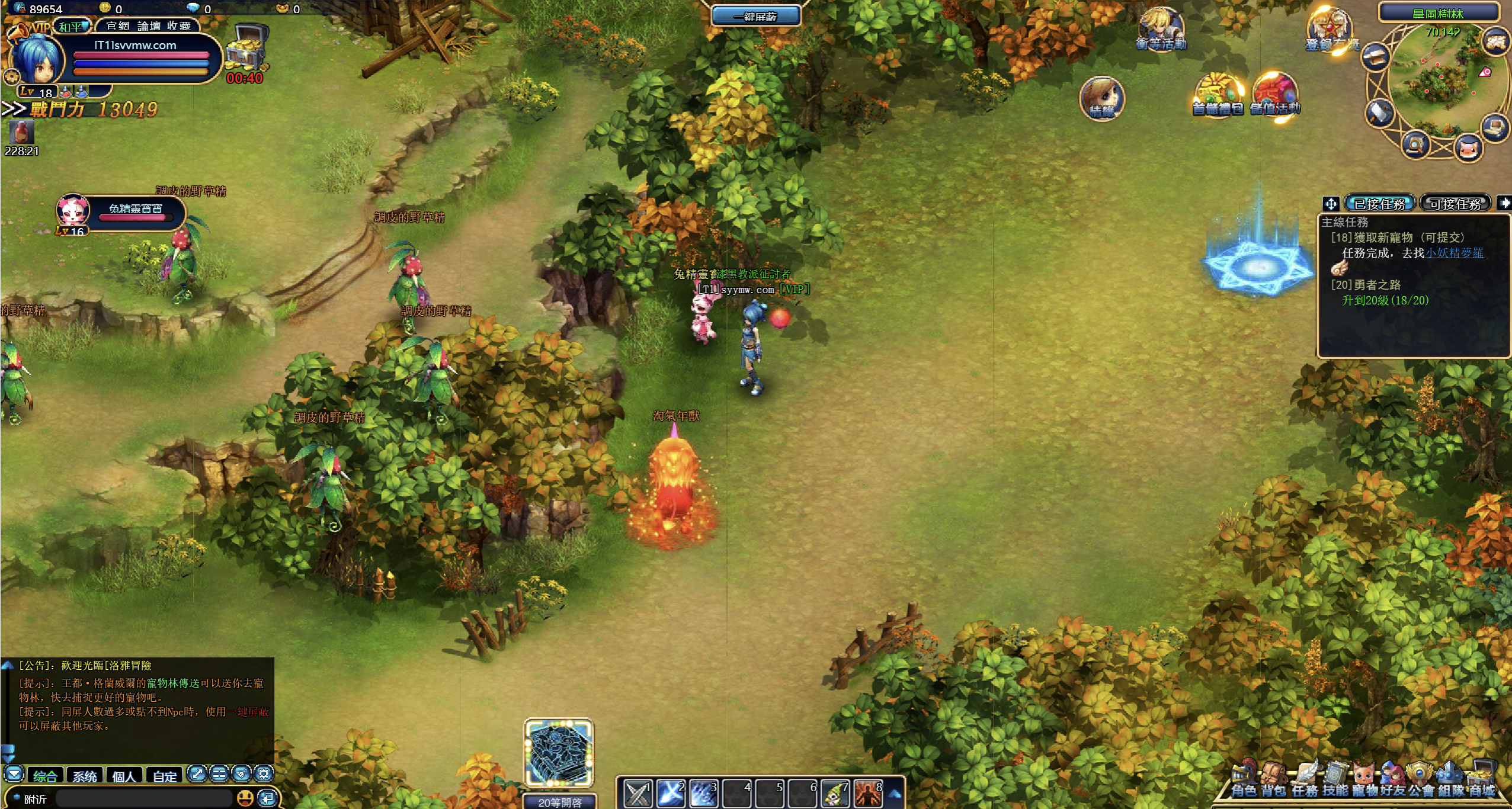Open the 商城 treasure chest shop
The width and height of the screenshot is (1512, 809).
pyautogui.click(x=1481, y=781)
